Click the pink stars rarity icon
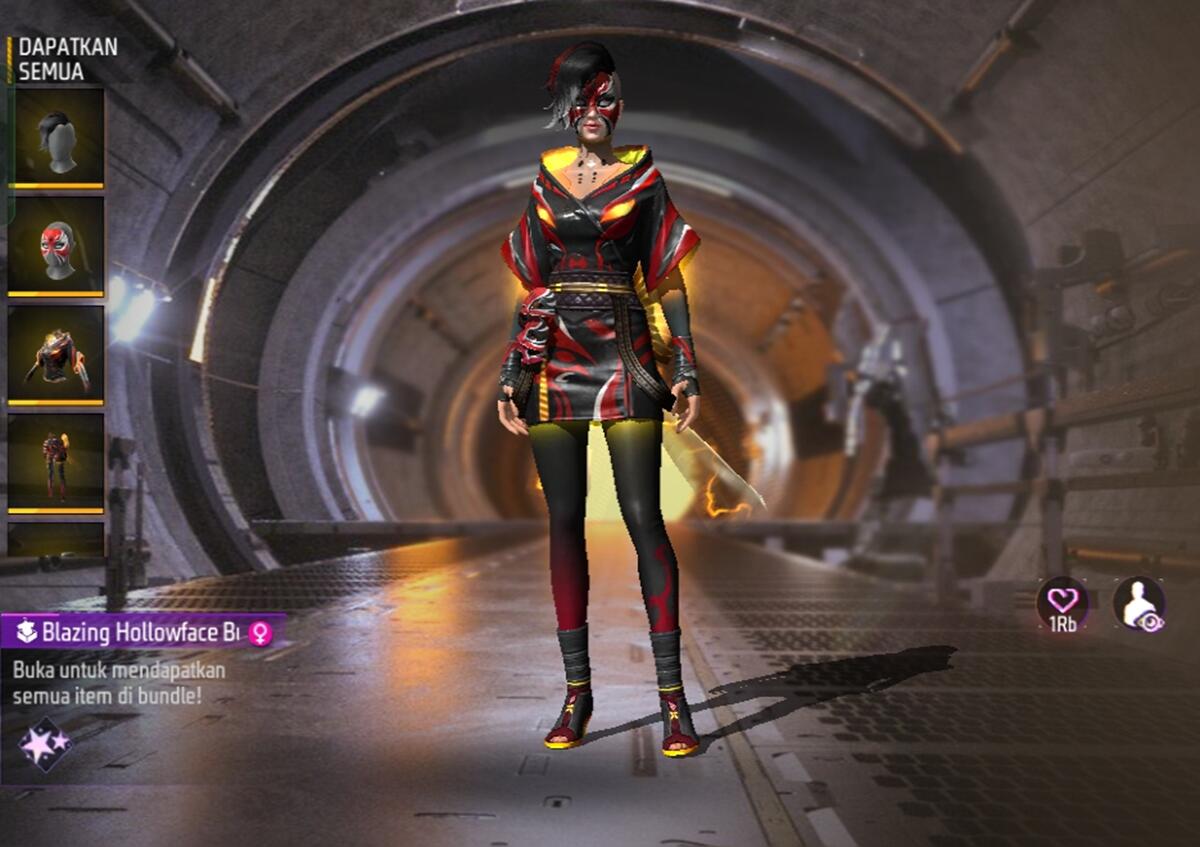1200x847 pixels. click(46, 744)
